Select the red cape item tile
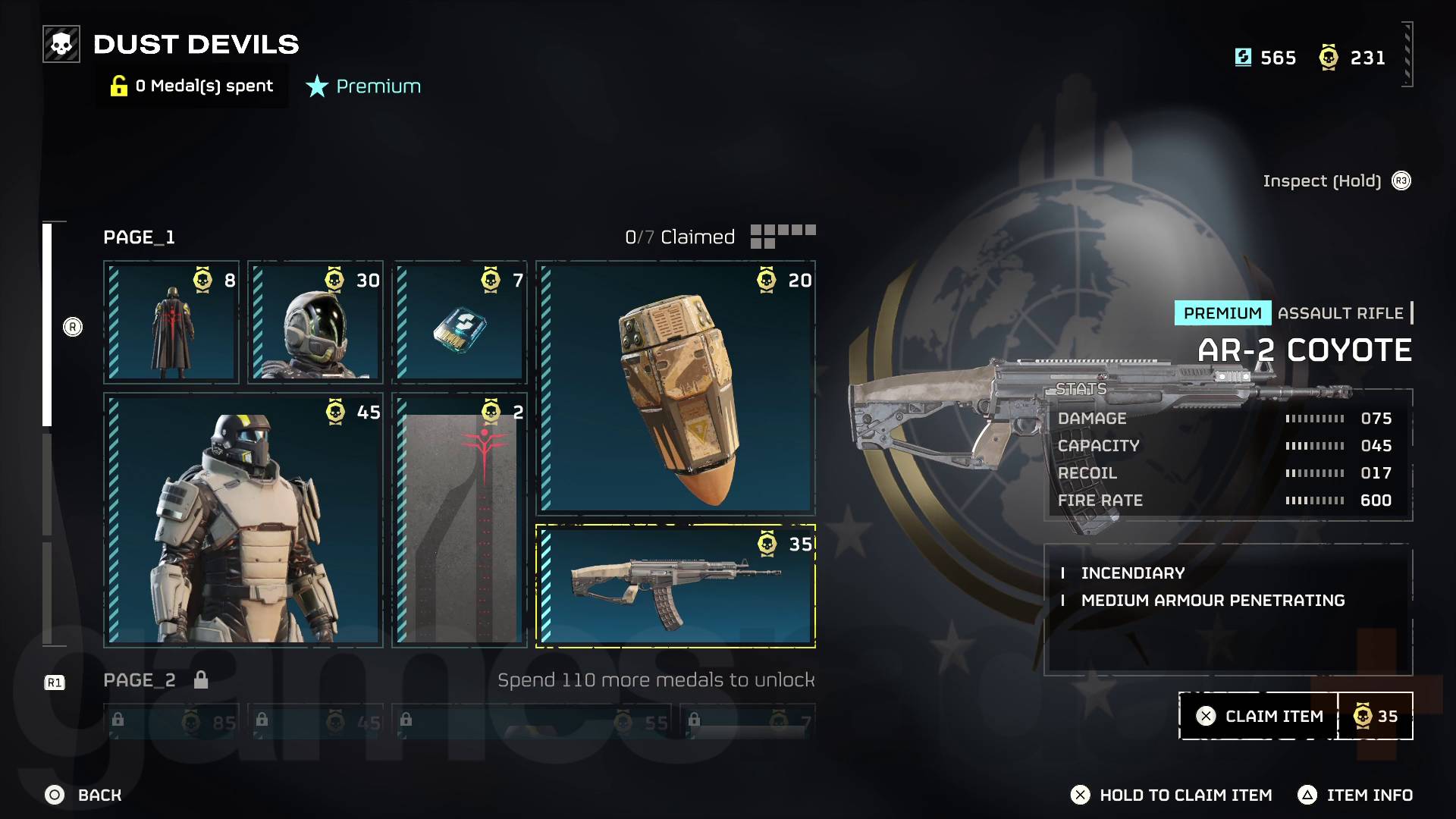Viewport: 1456px width, 819px height. (x=171, y=322)
